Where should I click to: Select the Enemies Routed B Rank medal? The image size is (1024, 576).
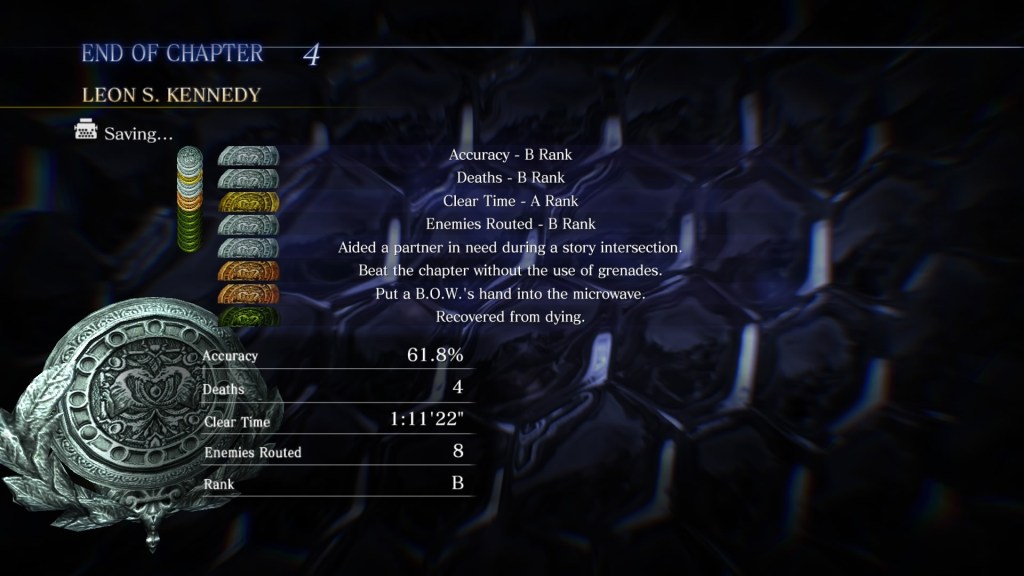tap(248, 225)
